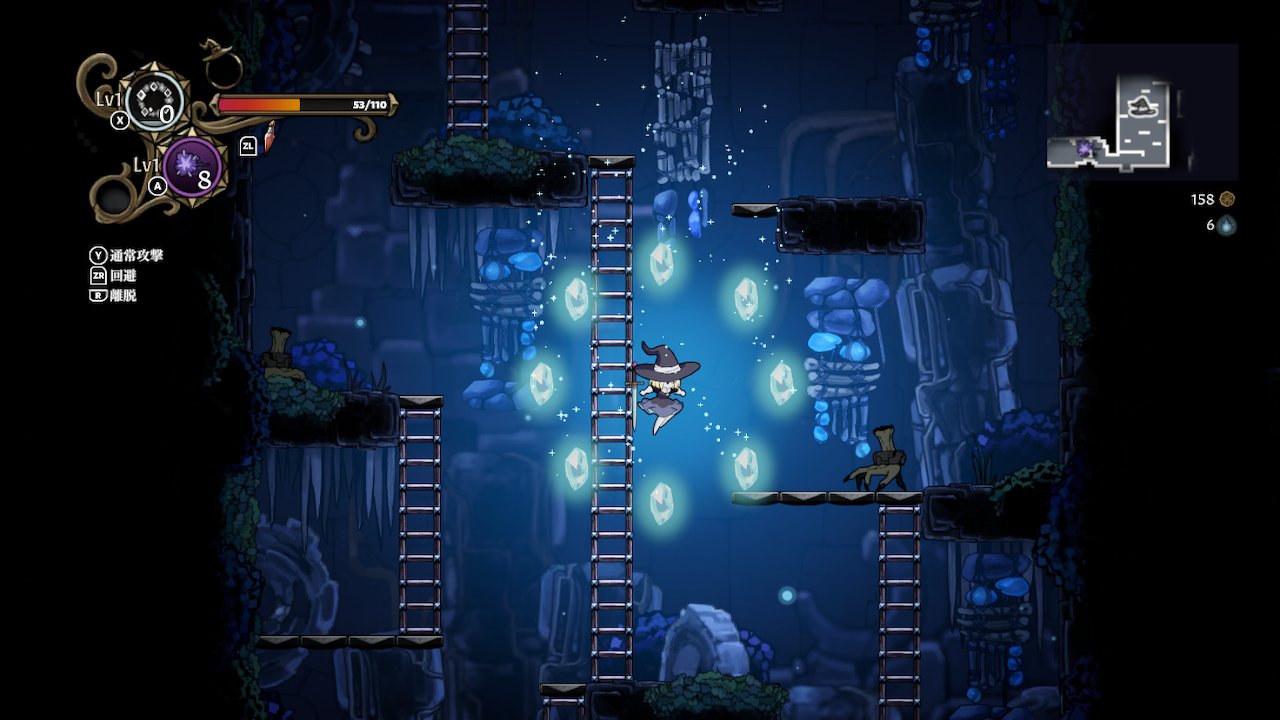This screenshot has width=1280, height=720.
Task: Click the 6 droplet counter
Action: click(x=1209, y=225)
